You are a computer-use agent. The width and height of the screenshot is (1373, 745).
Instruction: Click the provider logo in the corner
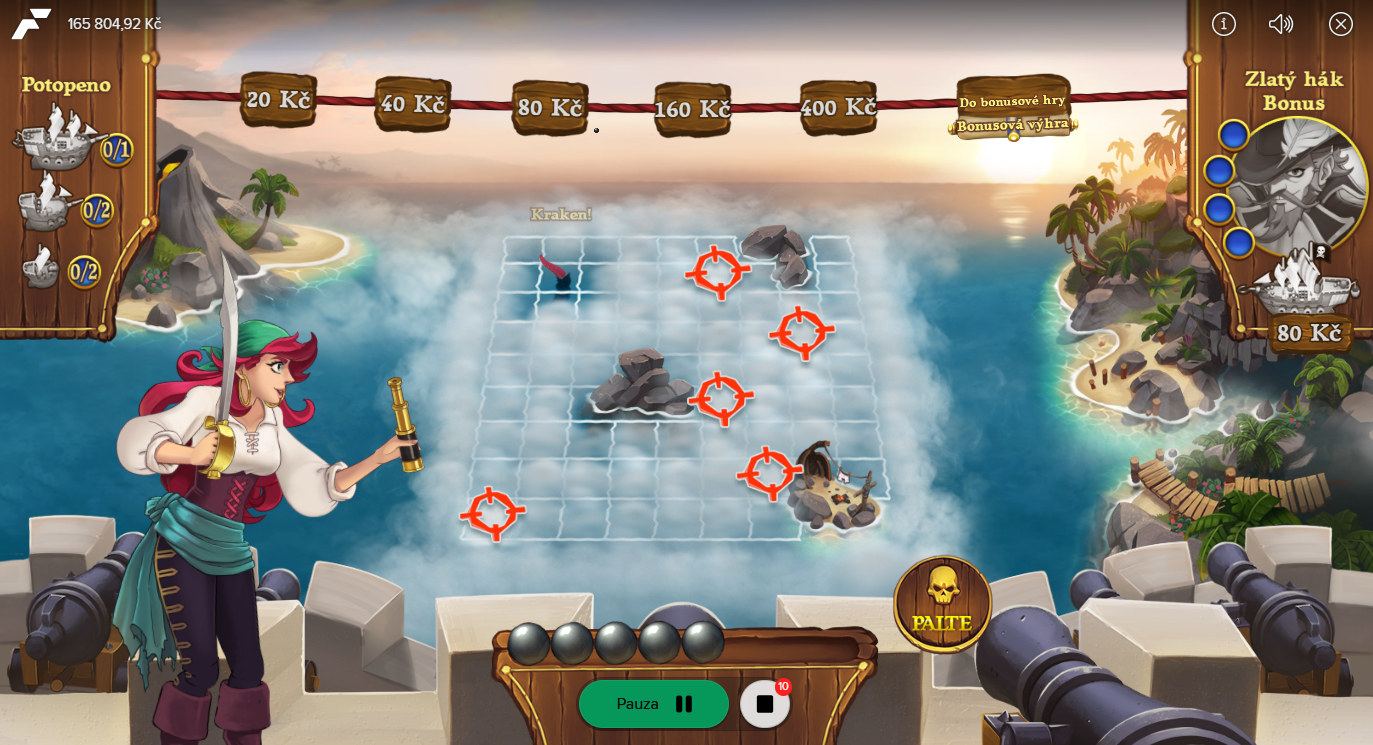tap(31, 24)
